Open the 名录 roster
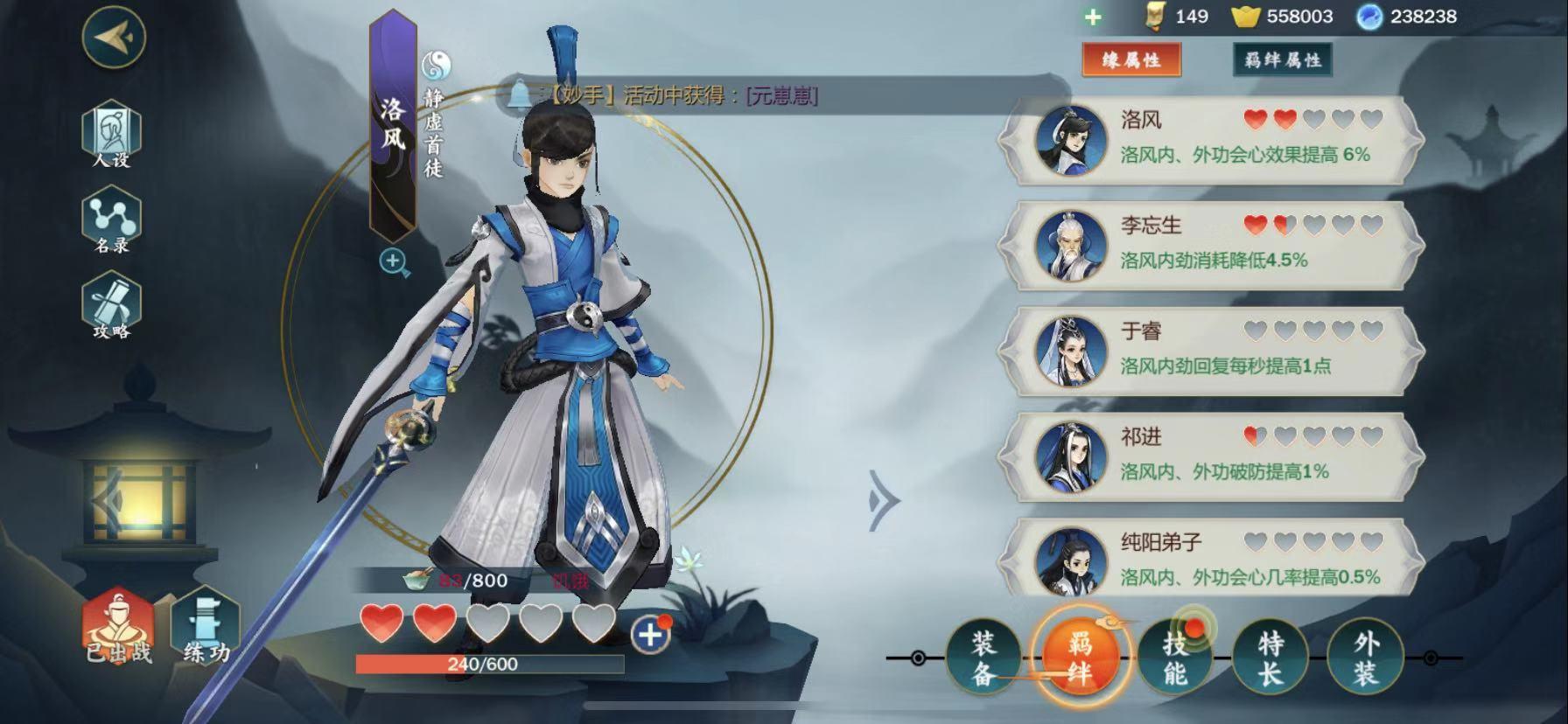1568x724 pixels. (111, 223)
